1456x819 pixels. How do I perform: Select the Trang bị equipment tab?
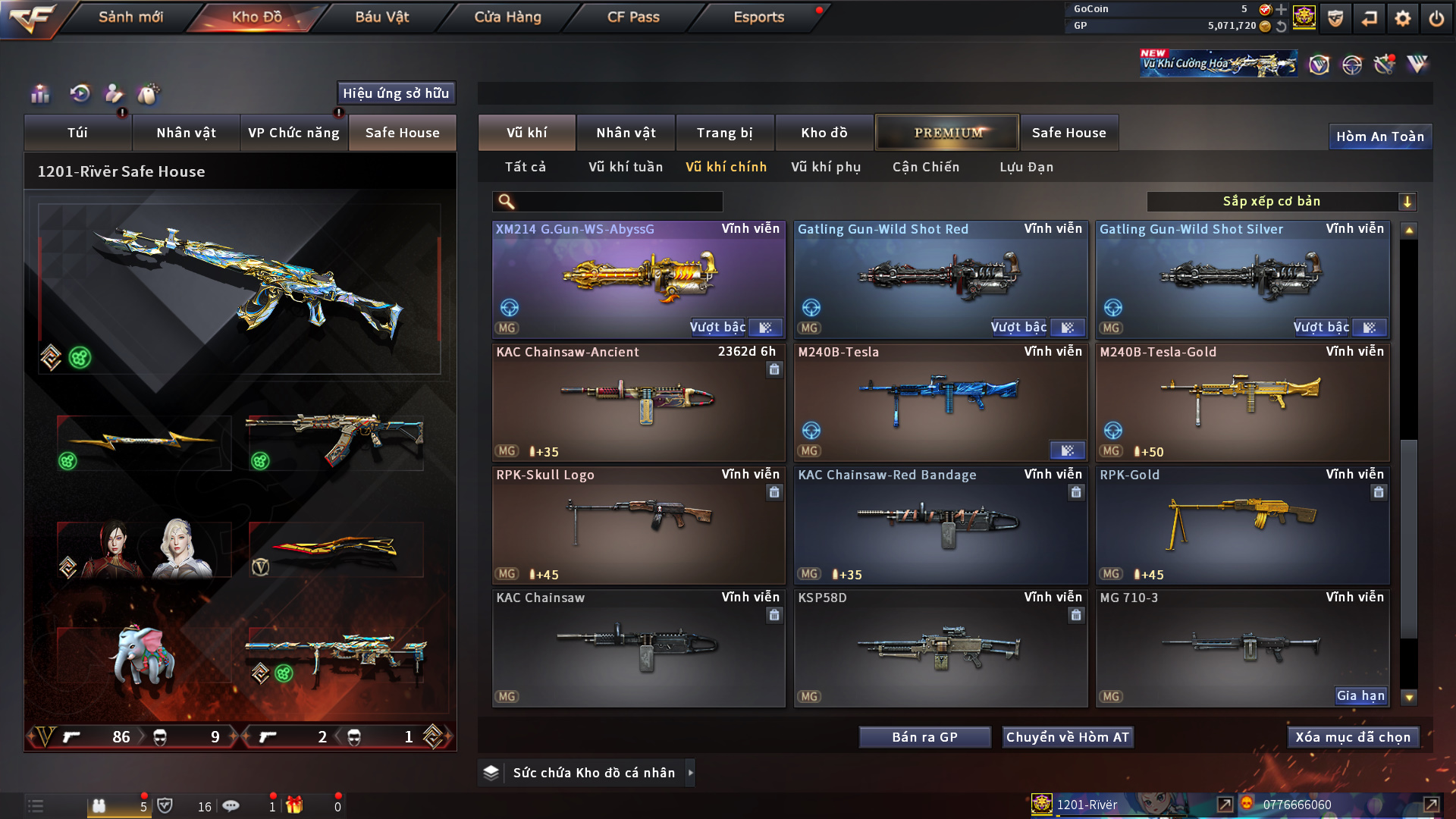tap(724, 133)
